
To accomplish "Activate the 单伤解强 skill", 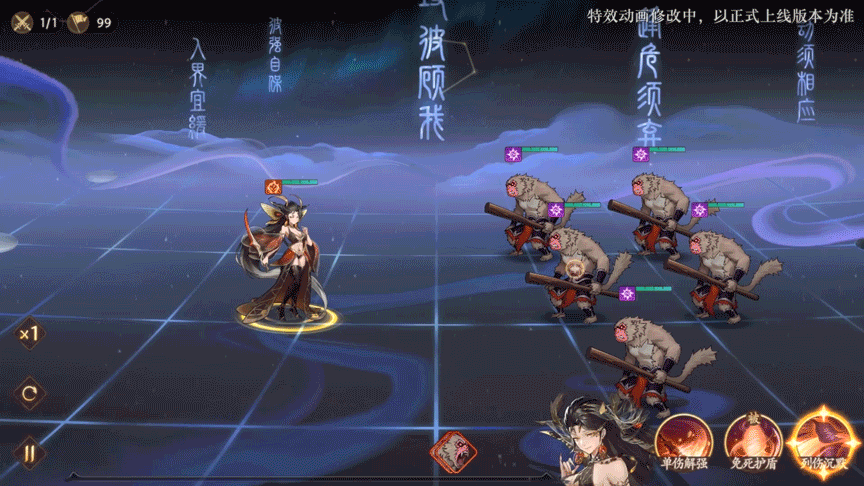I will pyautogui.click(x=683, y=440).
